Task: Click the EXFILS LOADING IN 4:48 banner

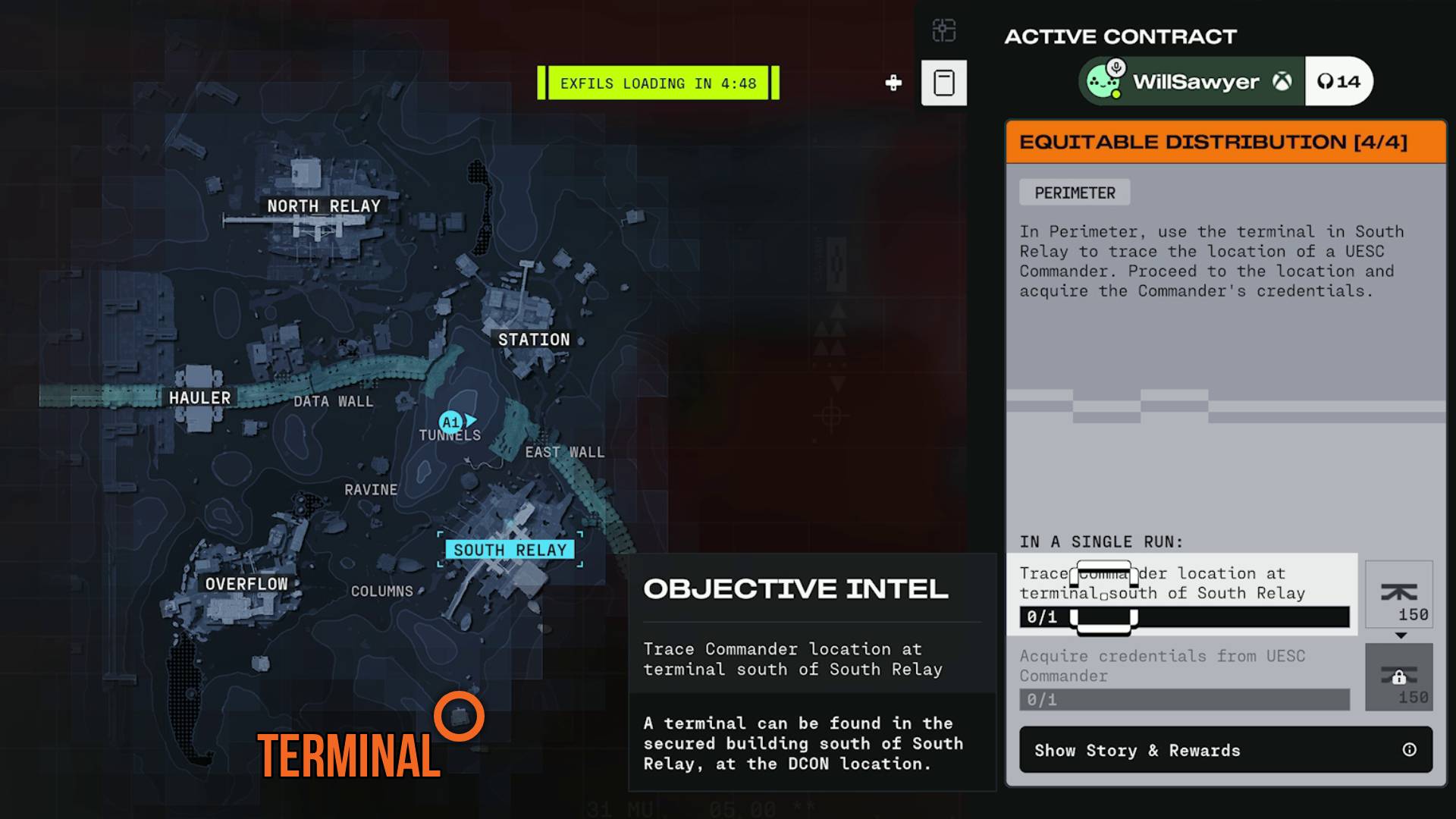Action: pyautogui.click(x=657, y=83)
